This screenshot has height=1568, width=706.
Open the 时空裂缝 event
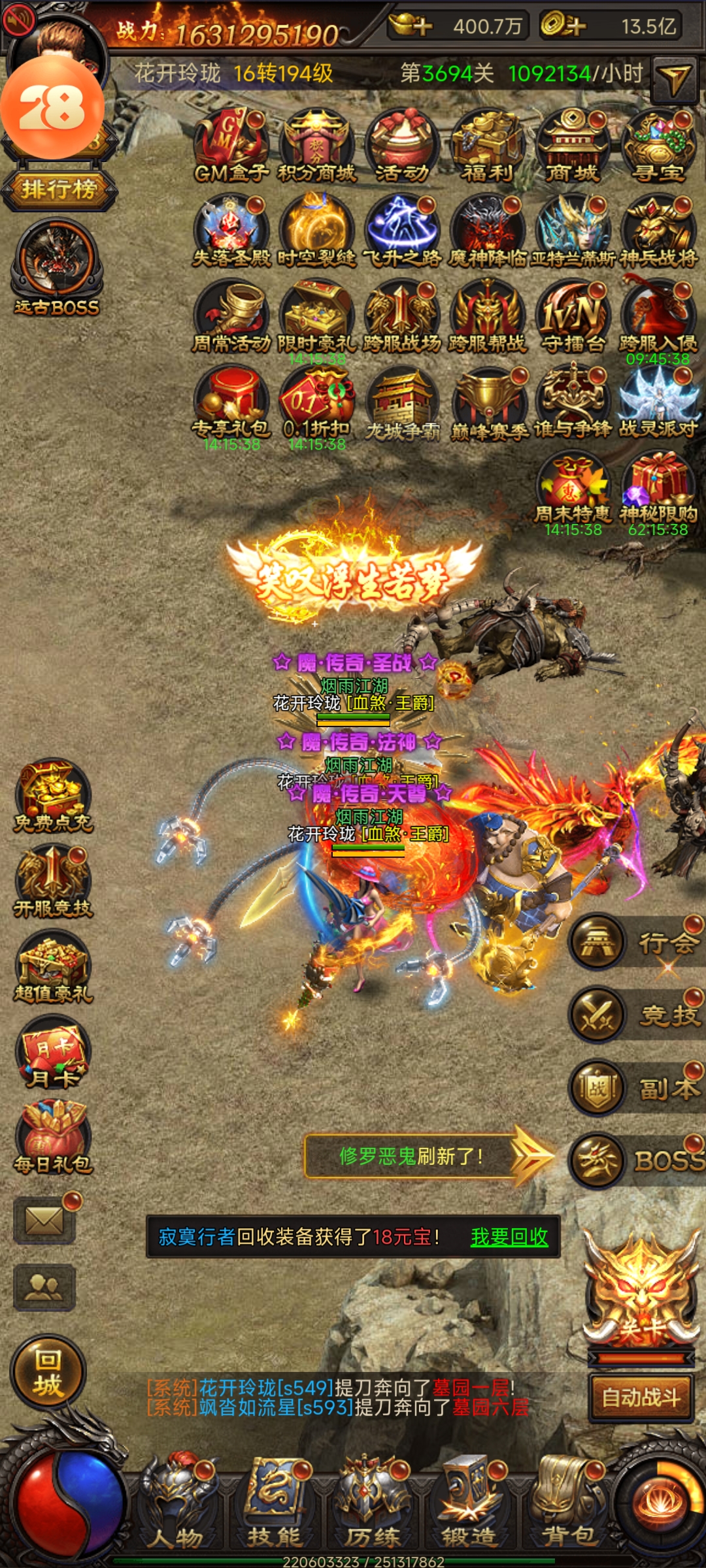click(316, 231)
